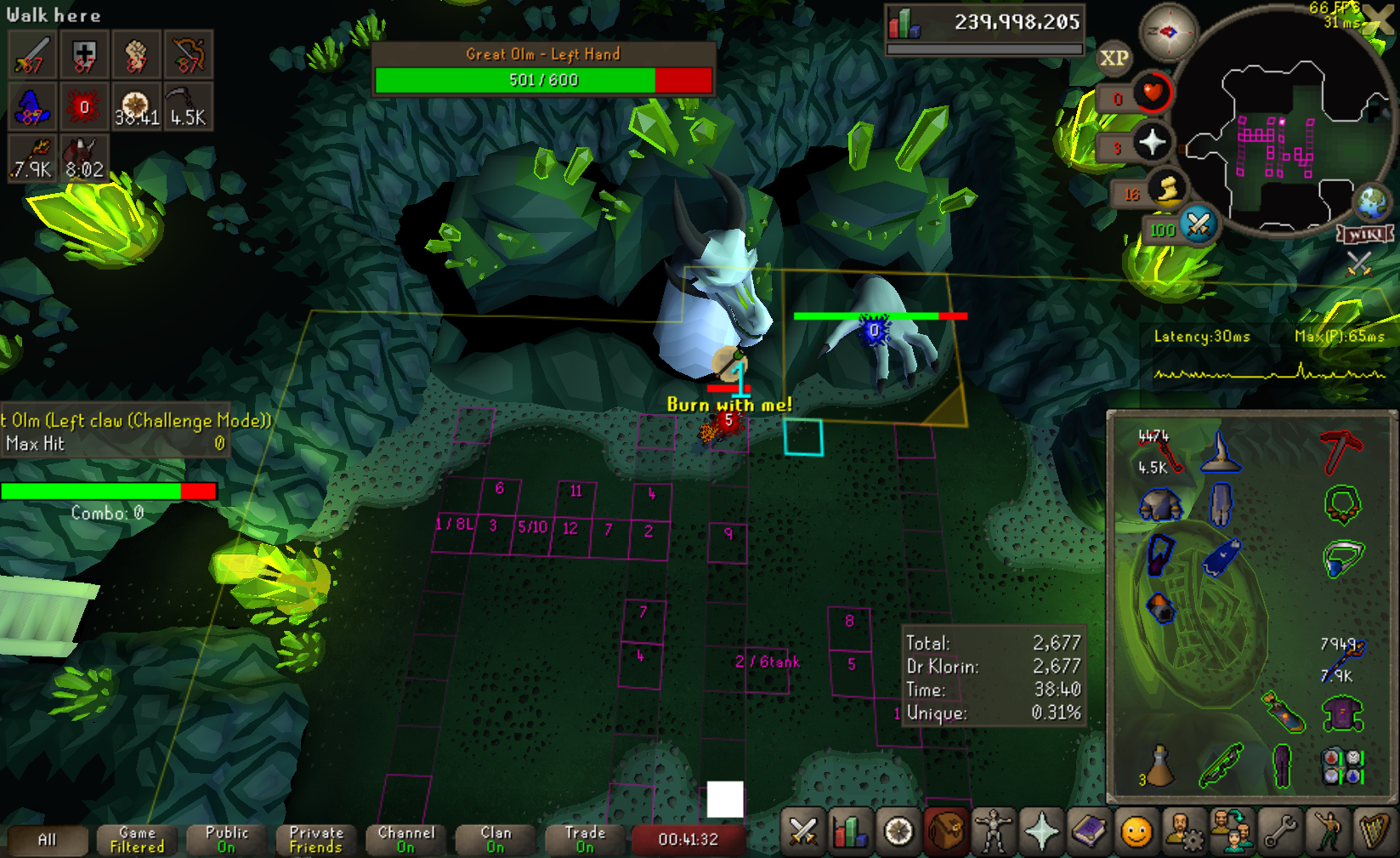Open the wrench Settings tab
The image size is (1400, 858).
[x=1280, y=832]
